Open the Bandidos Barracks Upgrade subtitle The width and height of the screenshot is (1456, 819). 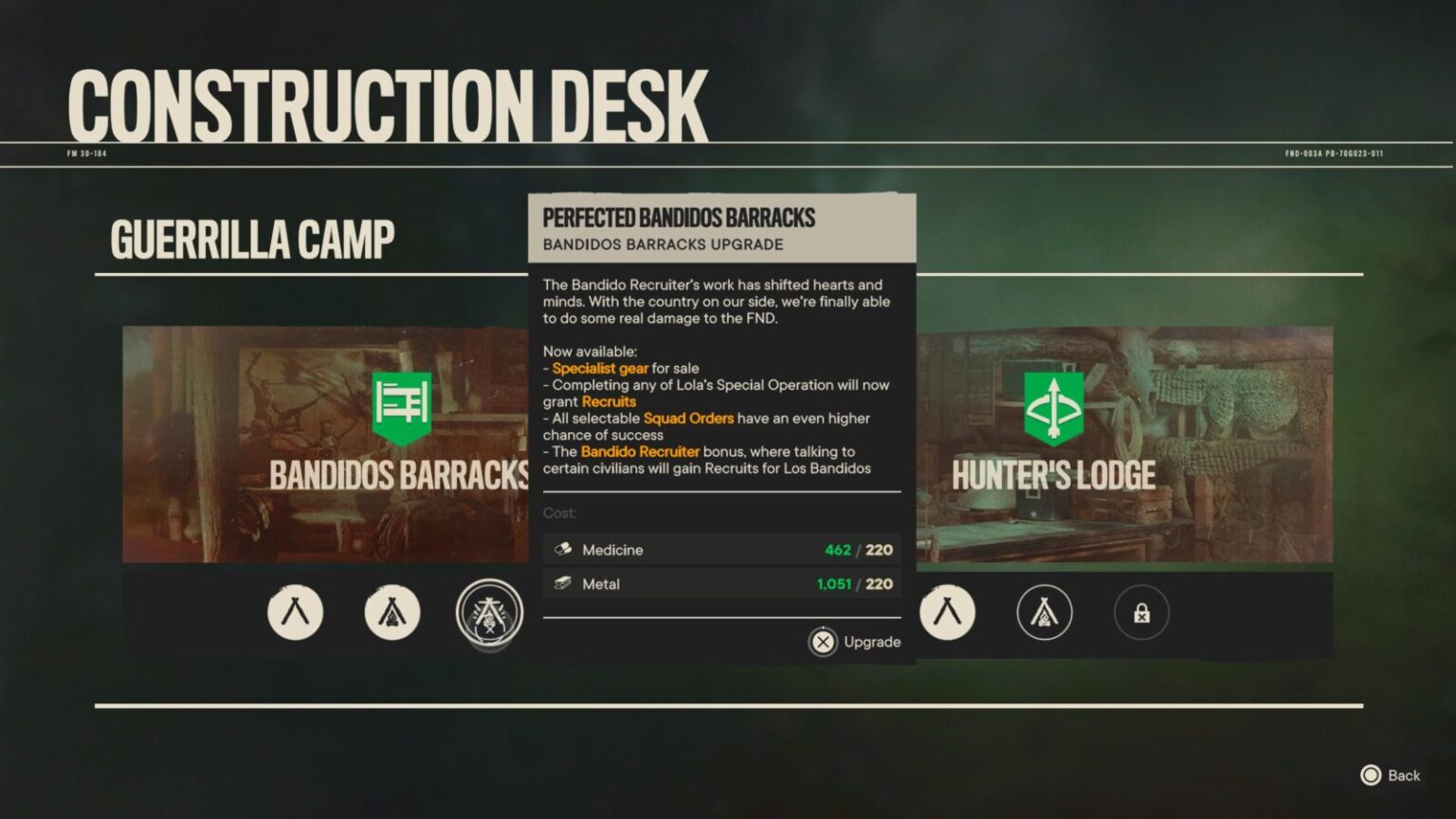662,244
